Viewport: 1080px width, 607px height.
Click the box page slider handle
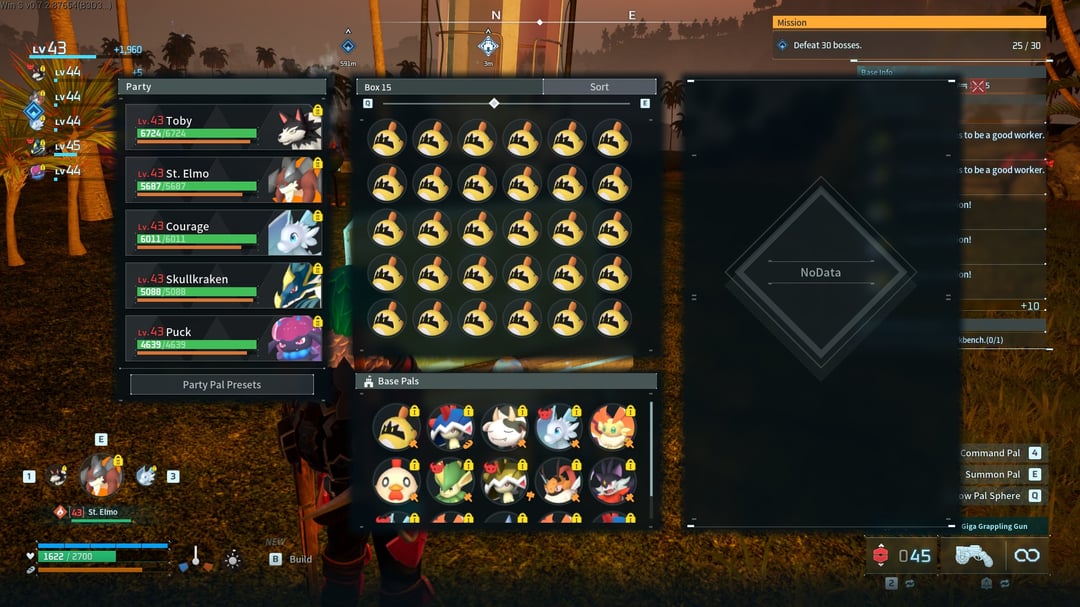coord(494,103)
